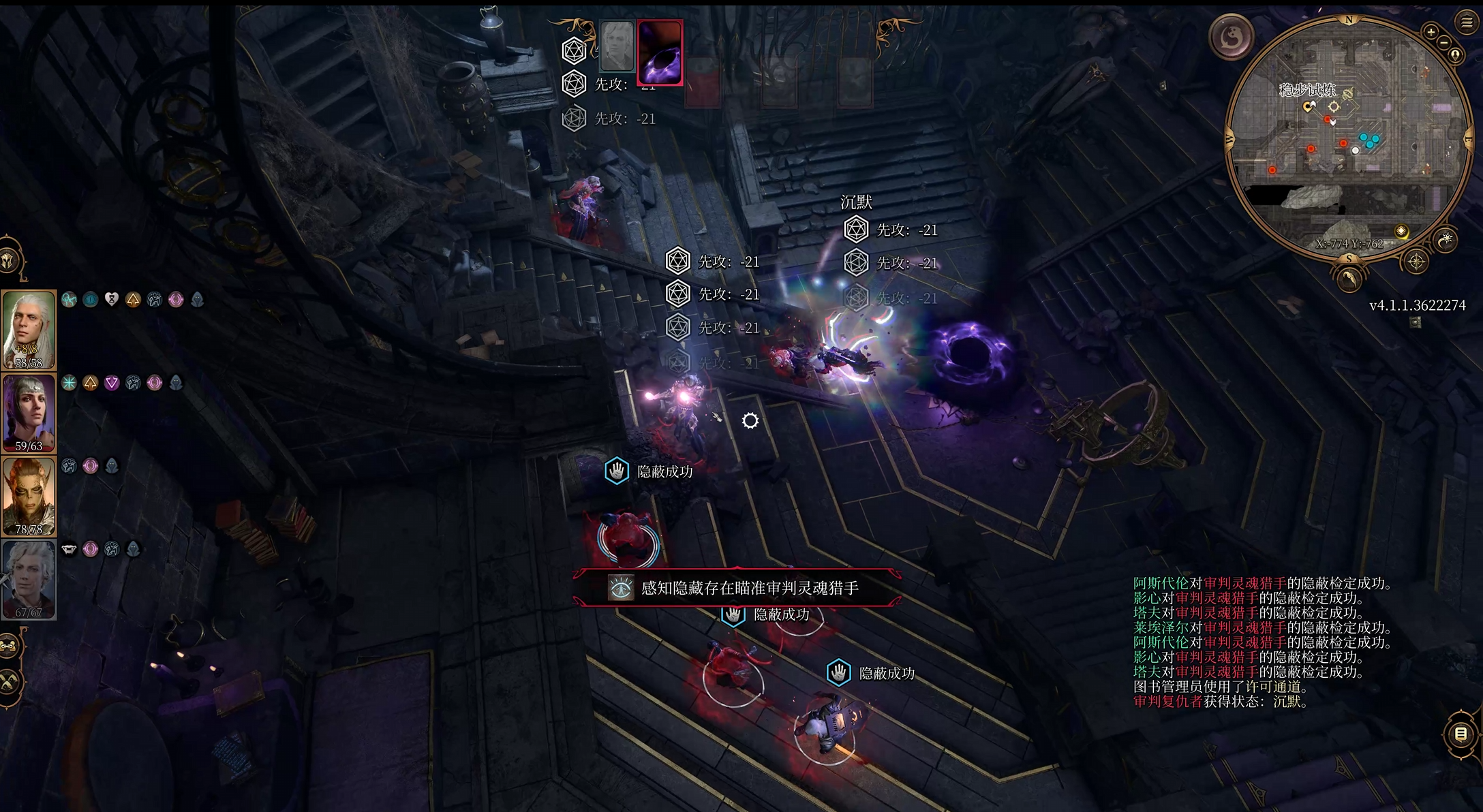Viewport: 1483px width, 812px height.
Task: Open the circular minimap
Action: 1347,136
